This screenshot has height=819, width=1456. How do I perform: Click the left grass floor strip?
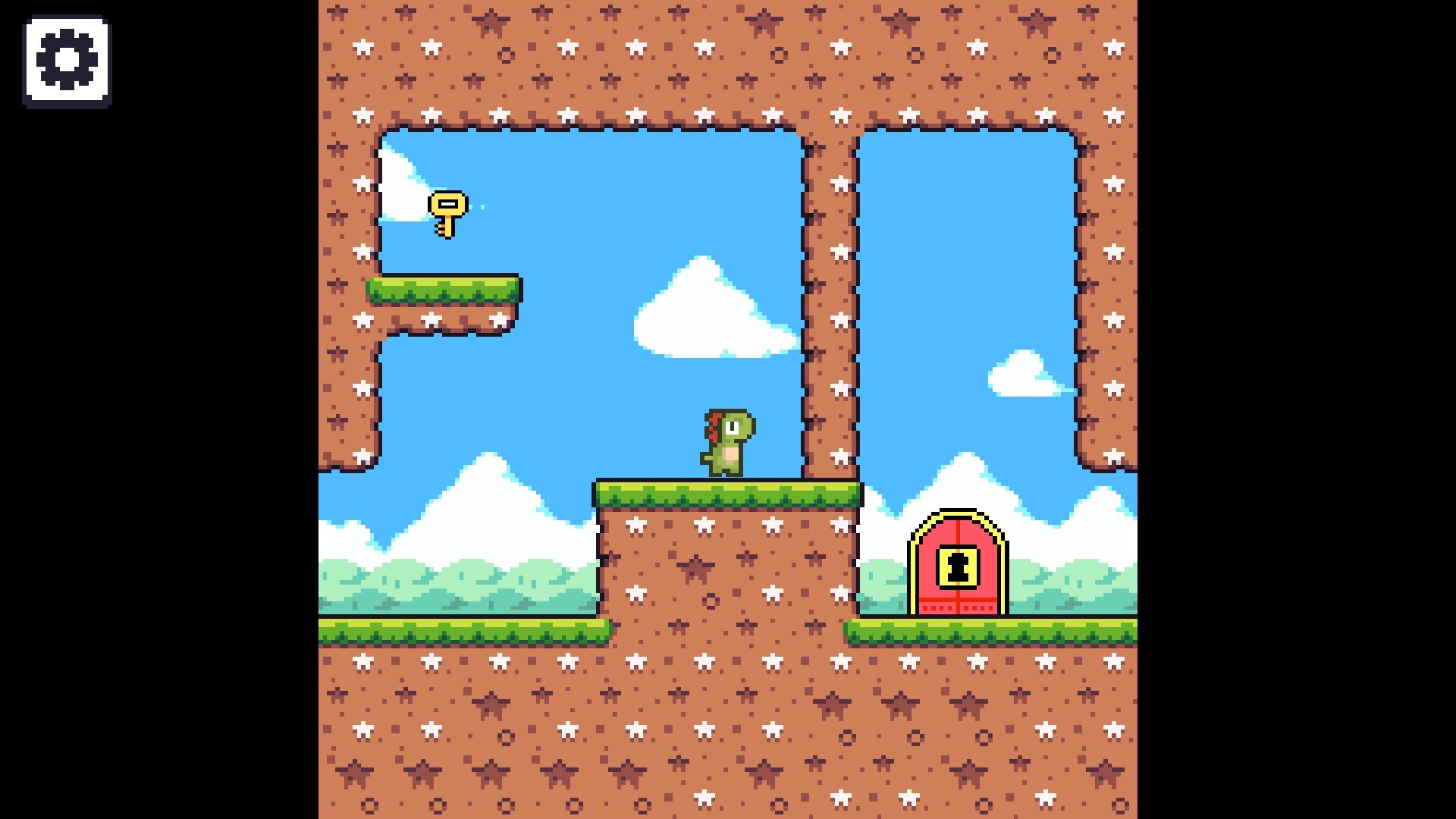455,629
